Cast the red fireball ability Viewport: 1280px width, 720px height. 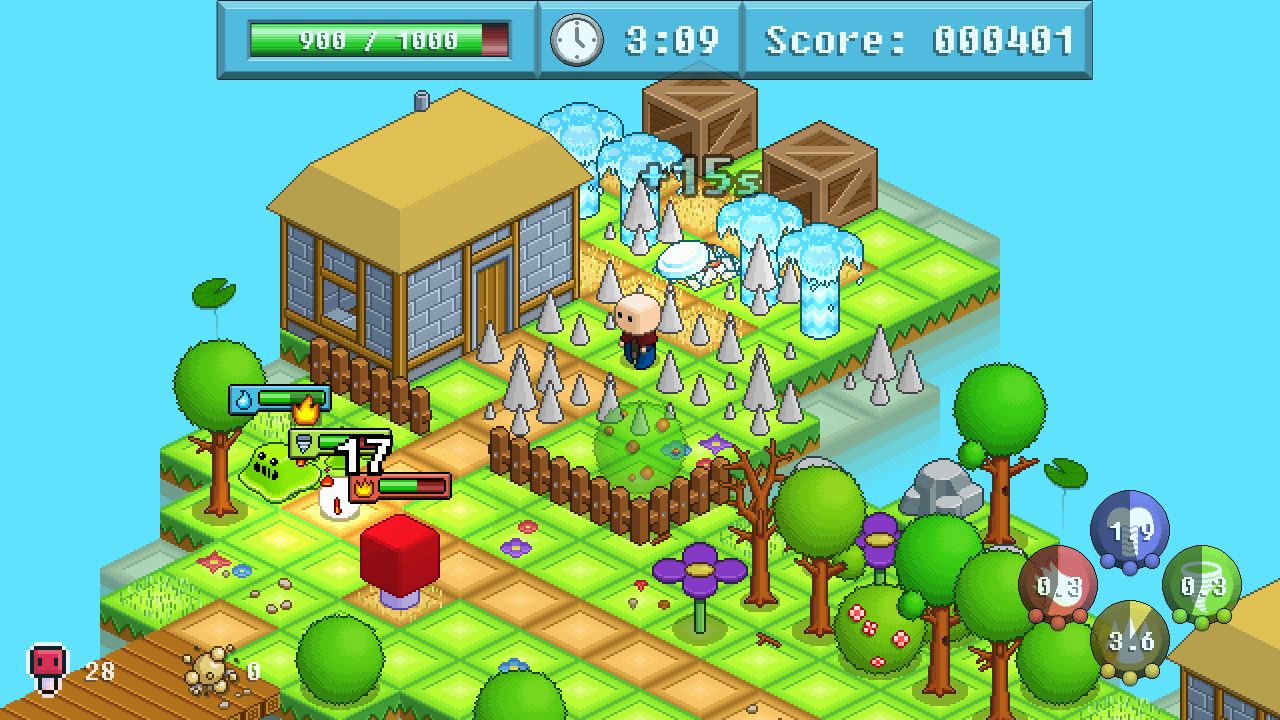tap(1058, 586)
